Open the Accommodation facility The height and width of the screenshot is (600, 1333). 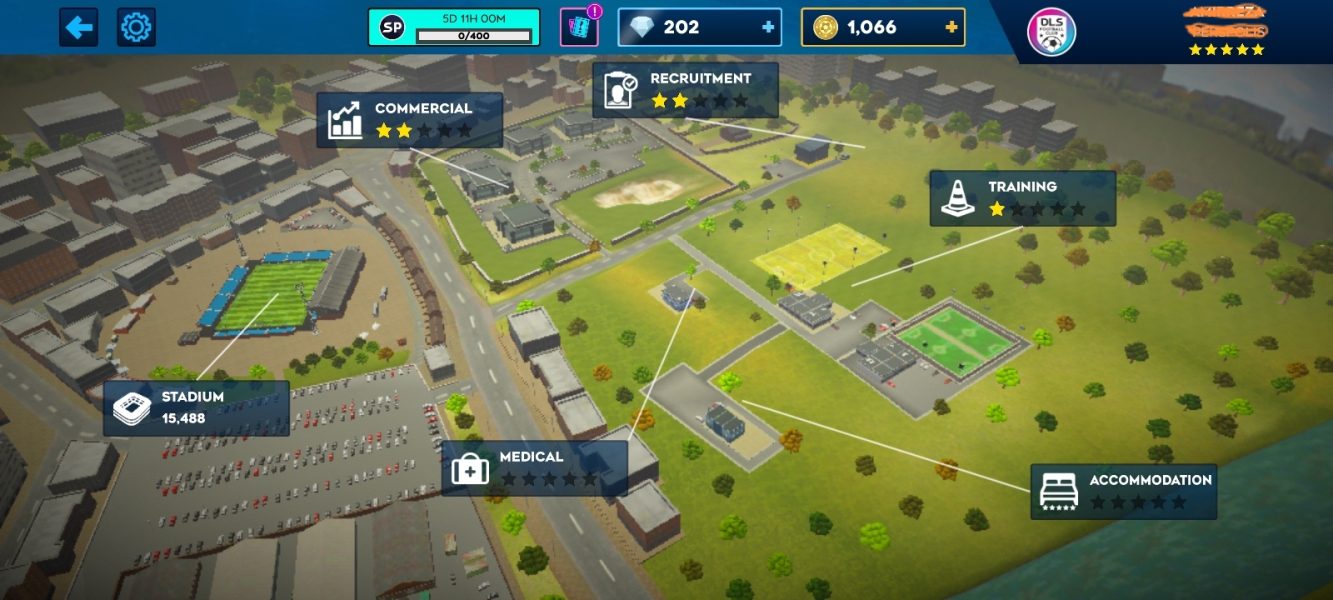(1123, 491)
